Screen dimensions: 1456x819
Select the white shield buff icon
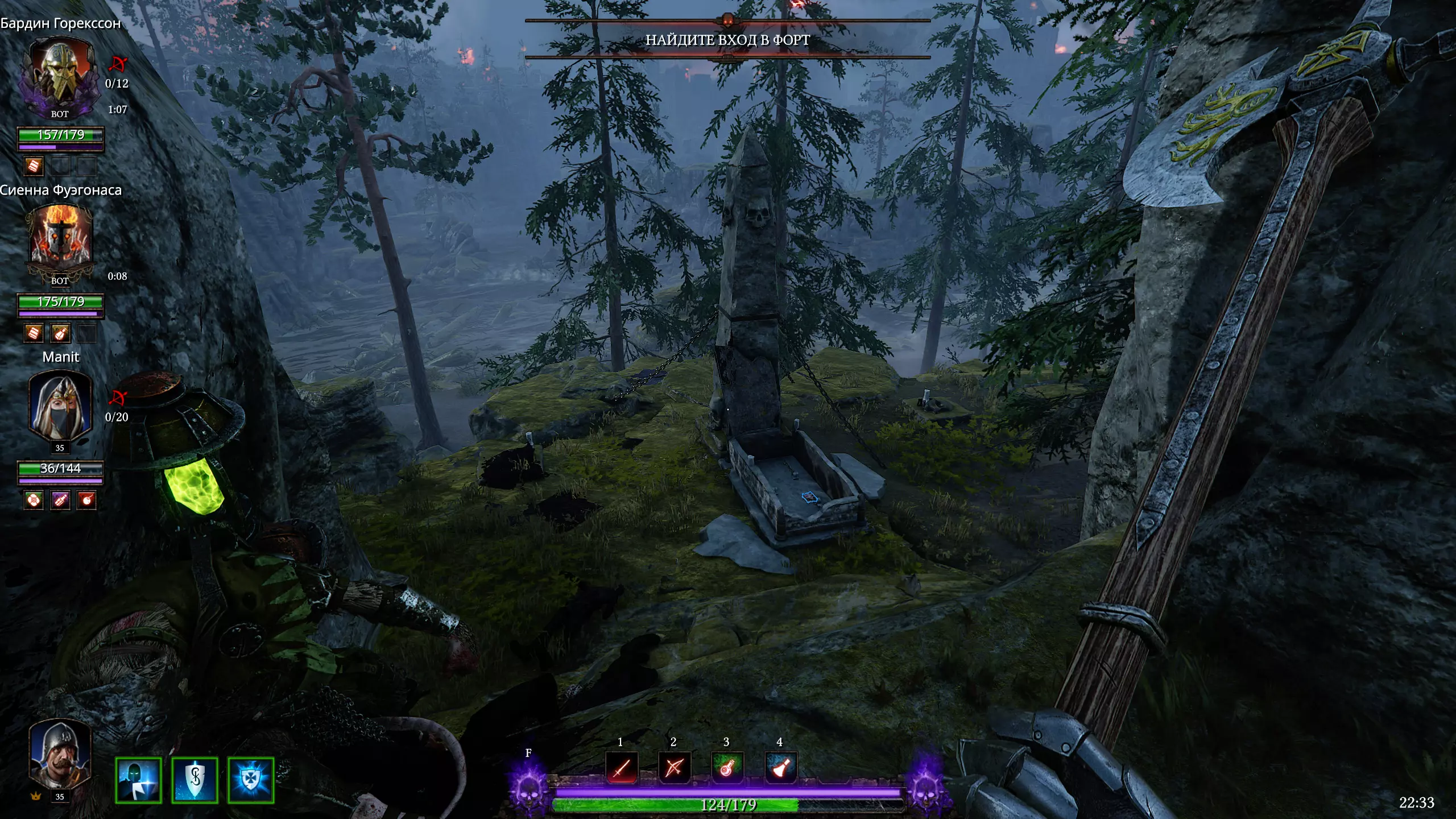[195, 780]
